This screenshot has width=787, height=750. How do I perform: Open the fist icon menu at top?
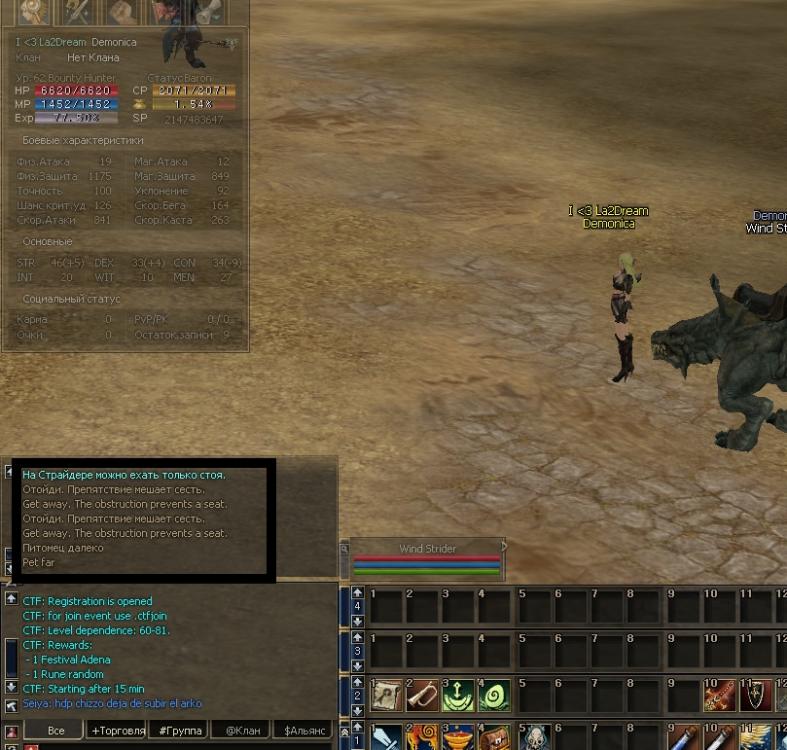coord(124,12)
